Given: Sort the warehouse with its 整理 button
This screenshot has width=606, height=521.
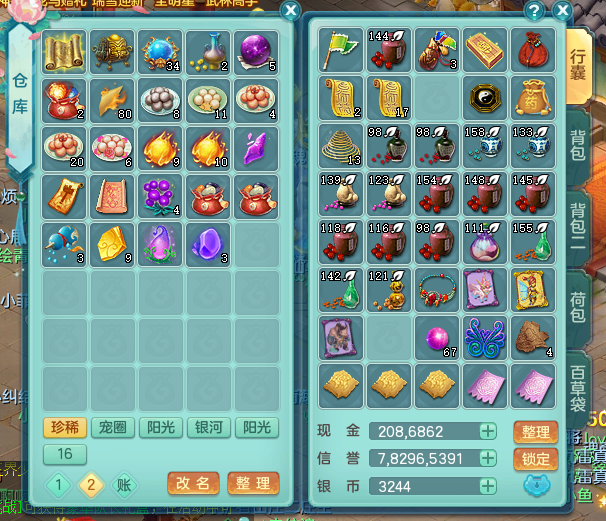Looking at the screenshot, I should click(x=252, y=484).
